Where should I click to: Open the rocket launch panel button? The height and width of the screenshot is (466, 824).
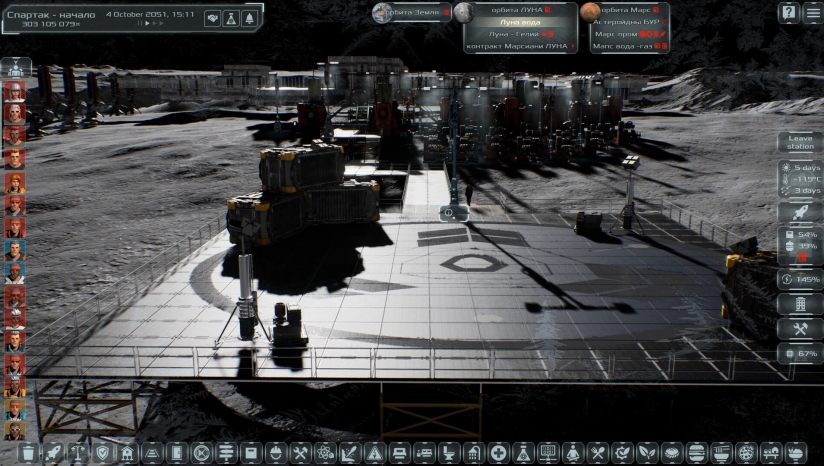[x=800, y=212]
